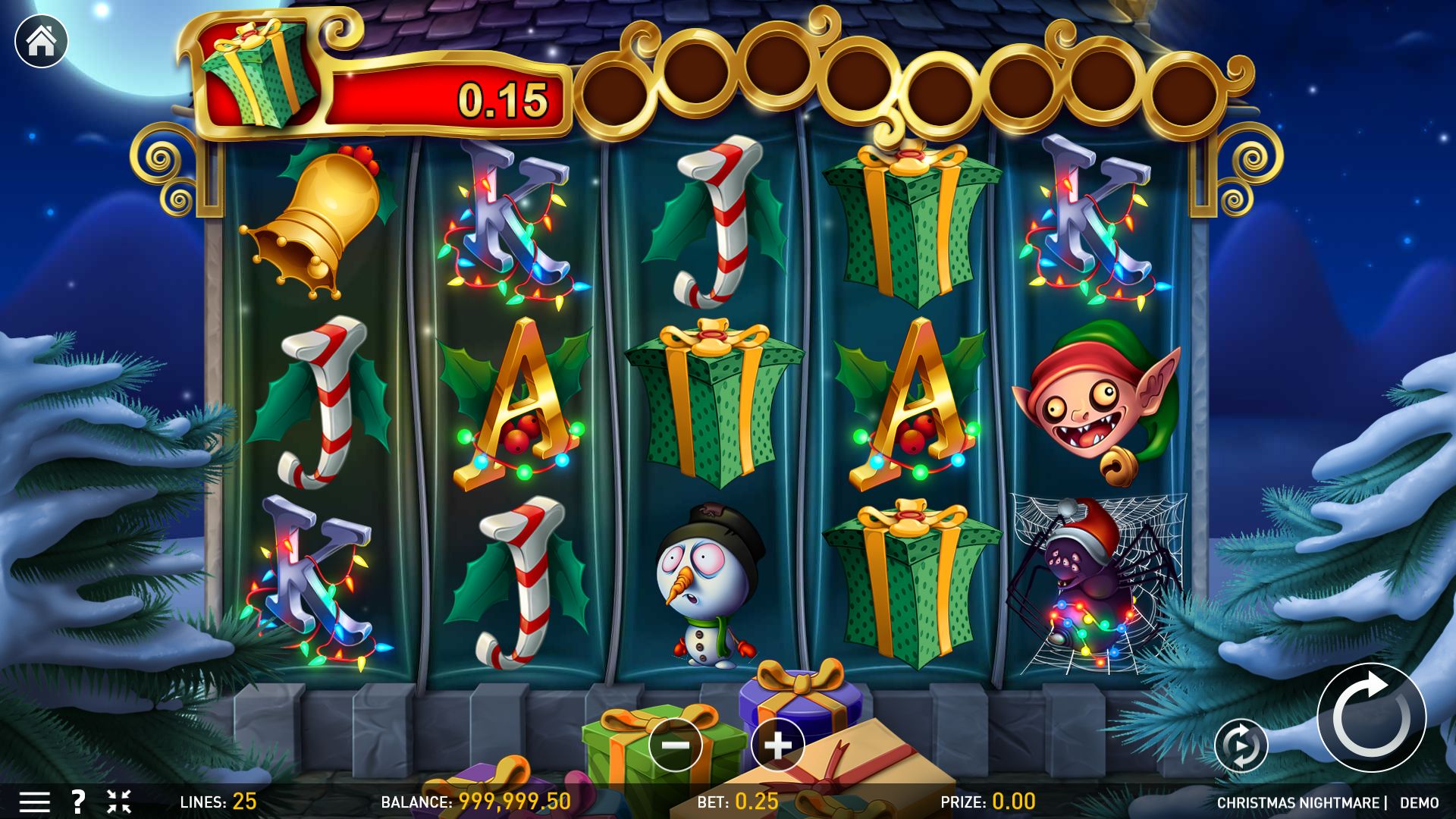Decrease the bet with the minus button
The height and width of the screenshot is (819, 1456).
tap(675, 745)
